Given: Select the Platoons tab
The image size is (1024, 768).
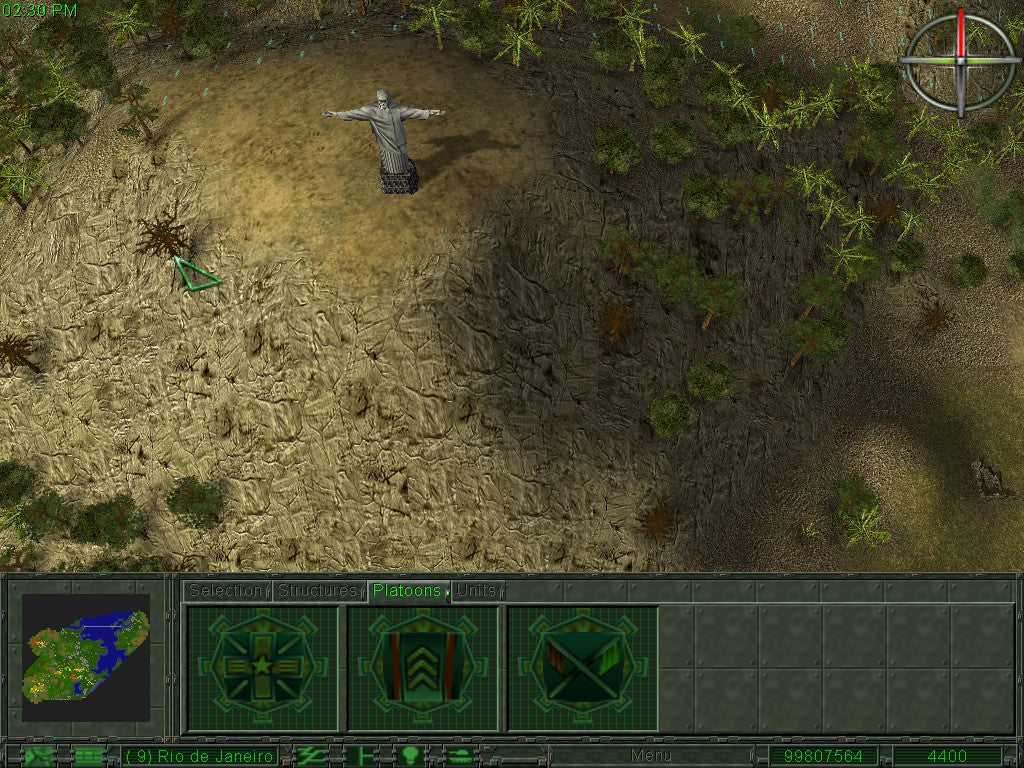Looking at the screenshot, I should tap(407, 591).
